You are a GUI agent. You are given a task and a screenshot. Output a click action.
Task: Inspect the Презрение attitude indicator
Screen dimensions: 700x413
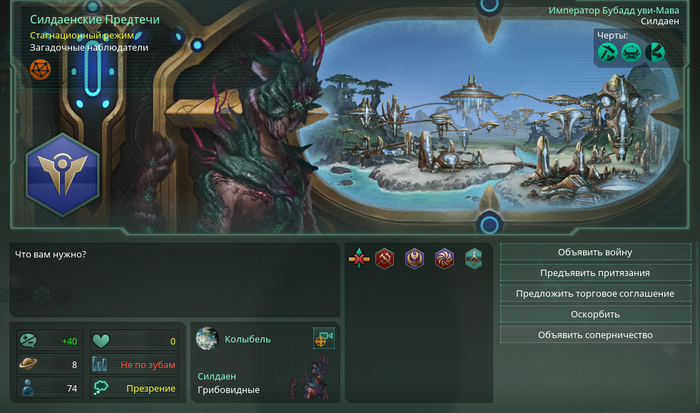click(x=135, y=388)
